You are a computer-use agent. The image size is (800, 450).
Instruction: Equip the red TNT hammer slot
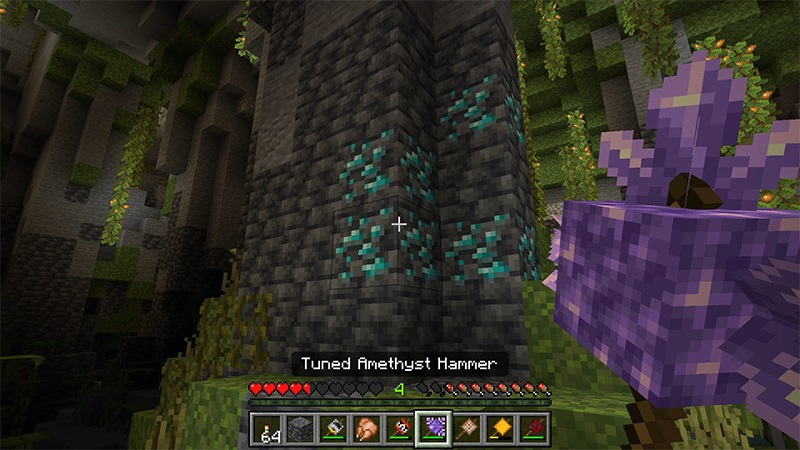pyautogui.click(x=400, y=427)
